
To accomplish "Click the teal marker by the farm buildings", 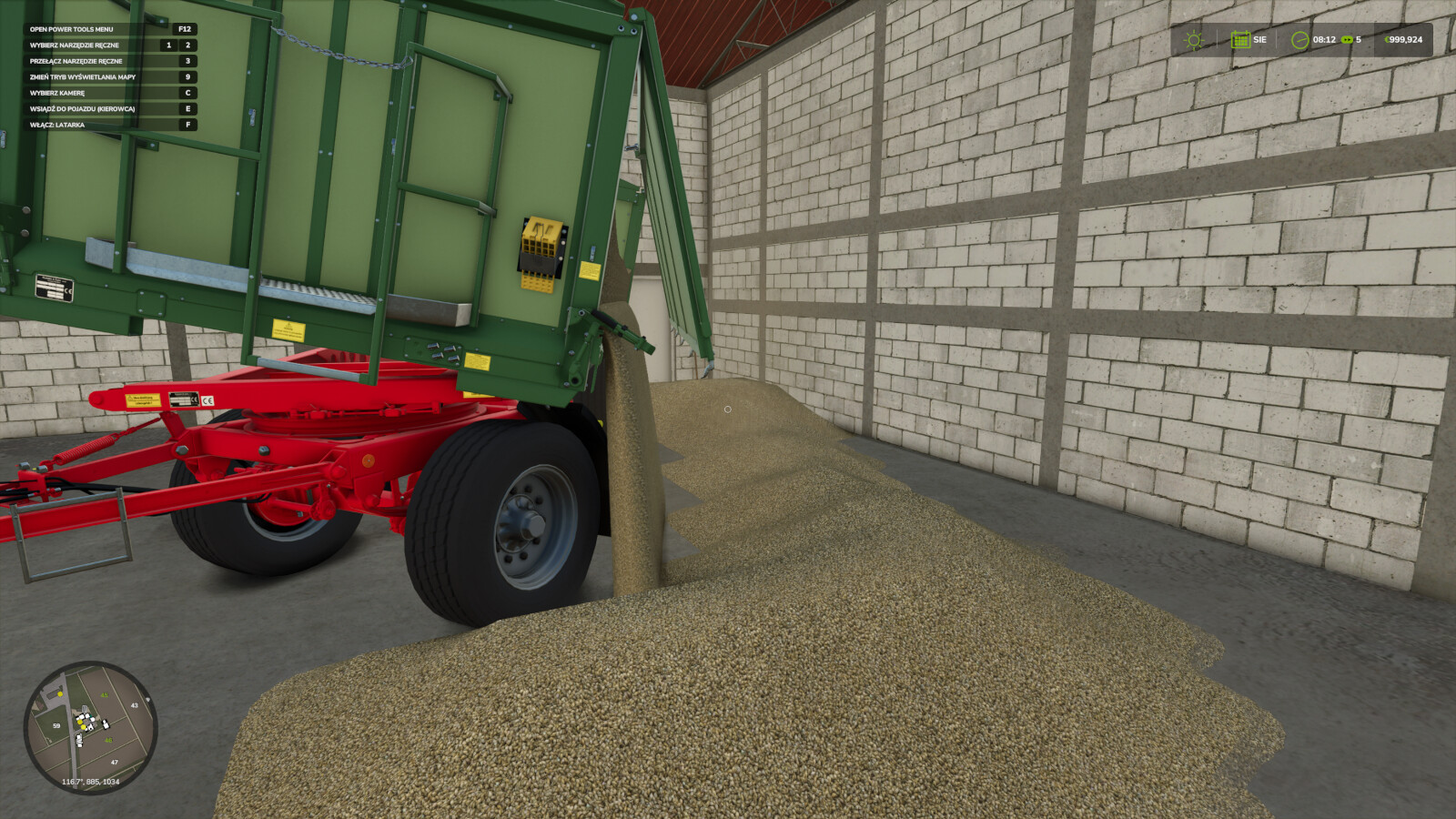I will tap(90, 716).
